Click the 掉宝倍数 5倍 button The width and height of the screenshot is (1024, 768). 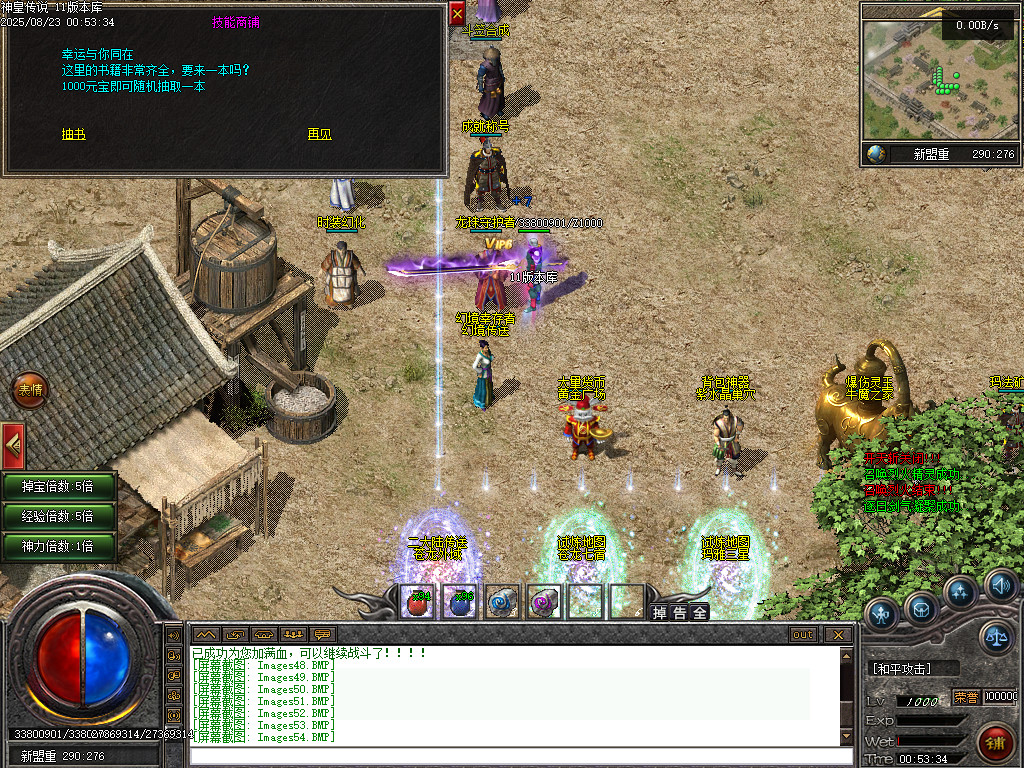59,487
